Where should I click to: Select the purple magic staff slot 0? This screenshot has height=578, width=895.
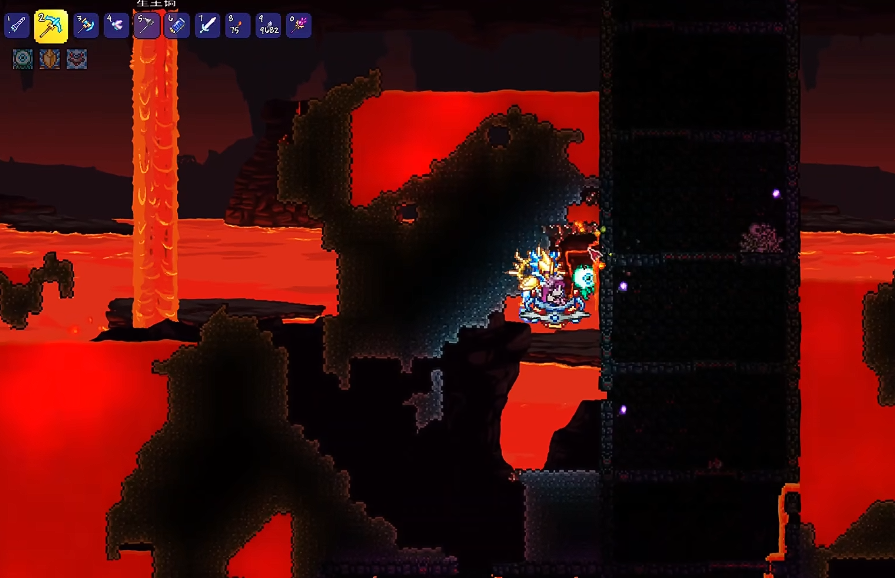point(298,25)
